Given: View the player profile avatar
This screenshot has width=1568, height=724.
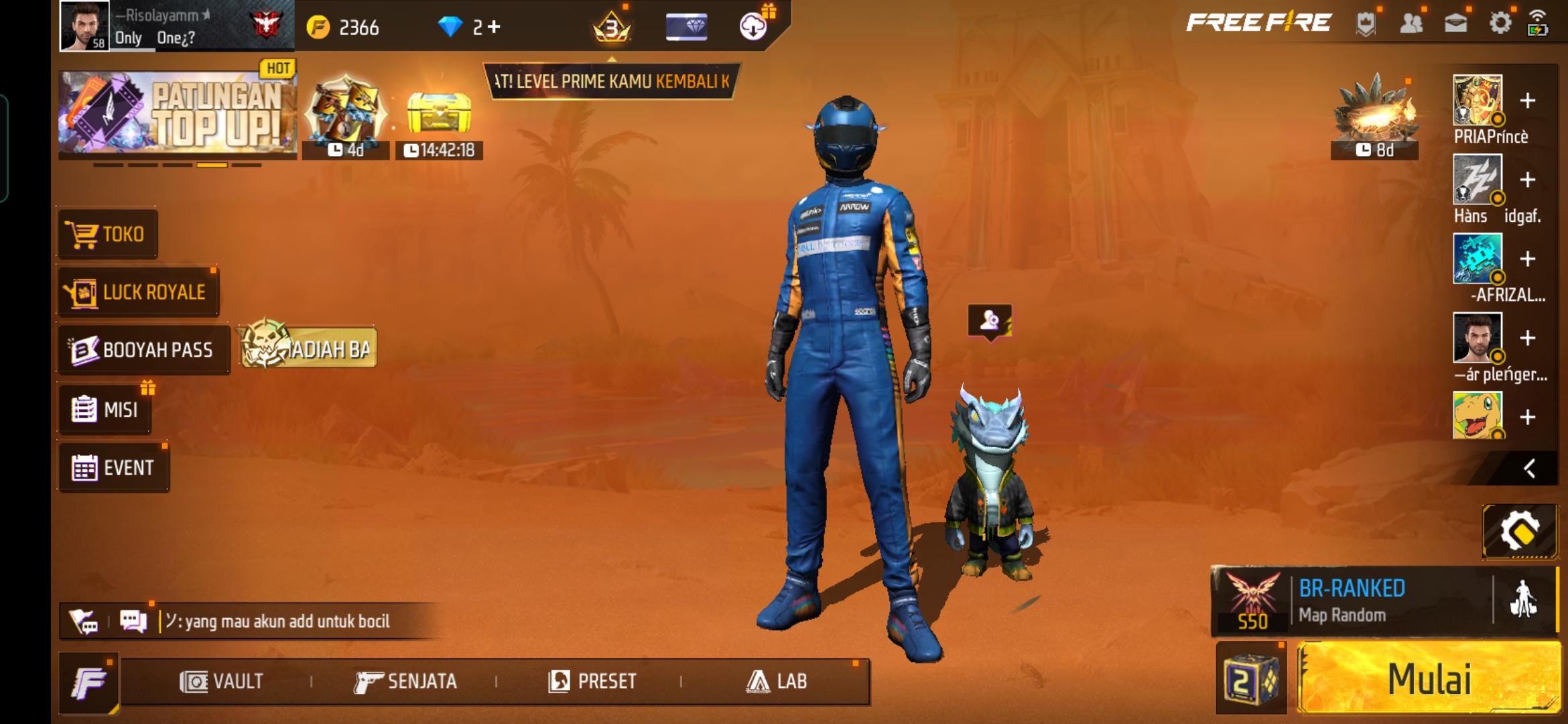Looking at the screenshot, I should tap(84, 25).
